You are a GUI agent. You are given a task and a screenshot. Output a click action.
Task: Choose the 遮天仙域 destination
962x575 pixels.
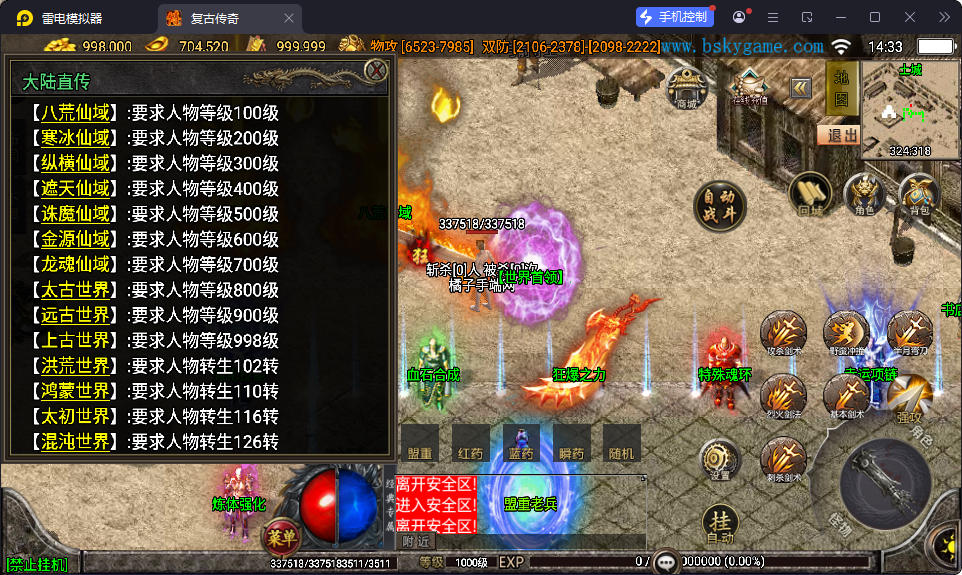[75, 188]
